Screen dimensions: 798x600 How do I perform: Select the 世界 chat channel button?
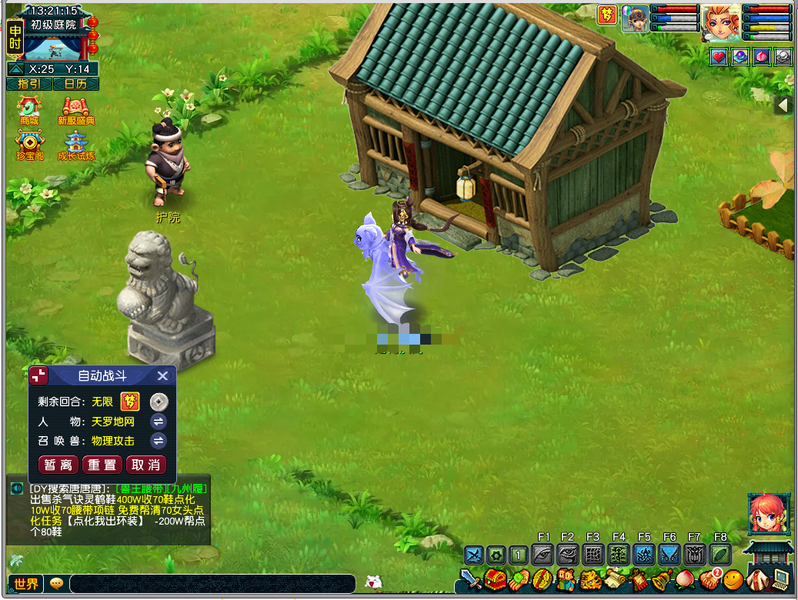coord(26,584)
